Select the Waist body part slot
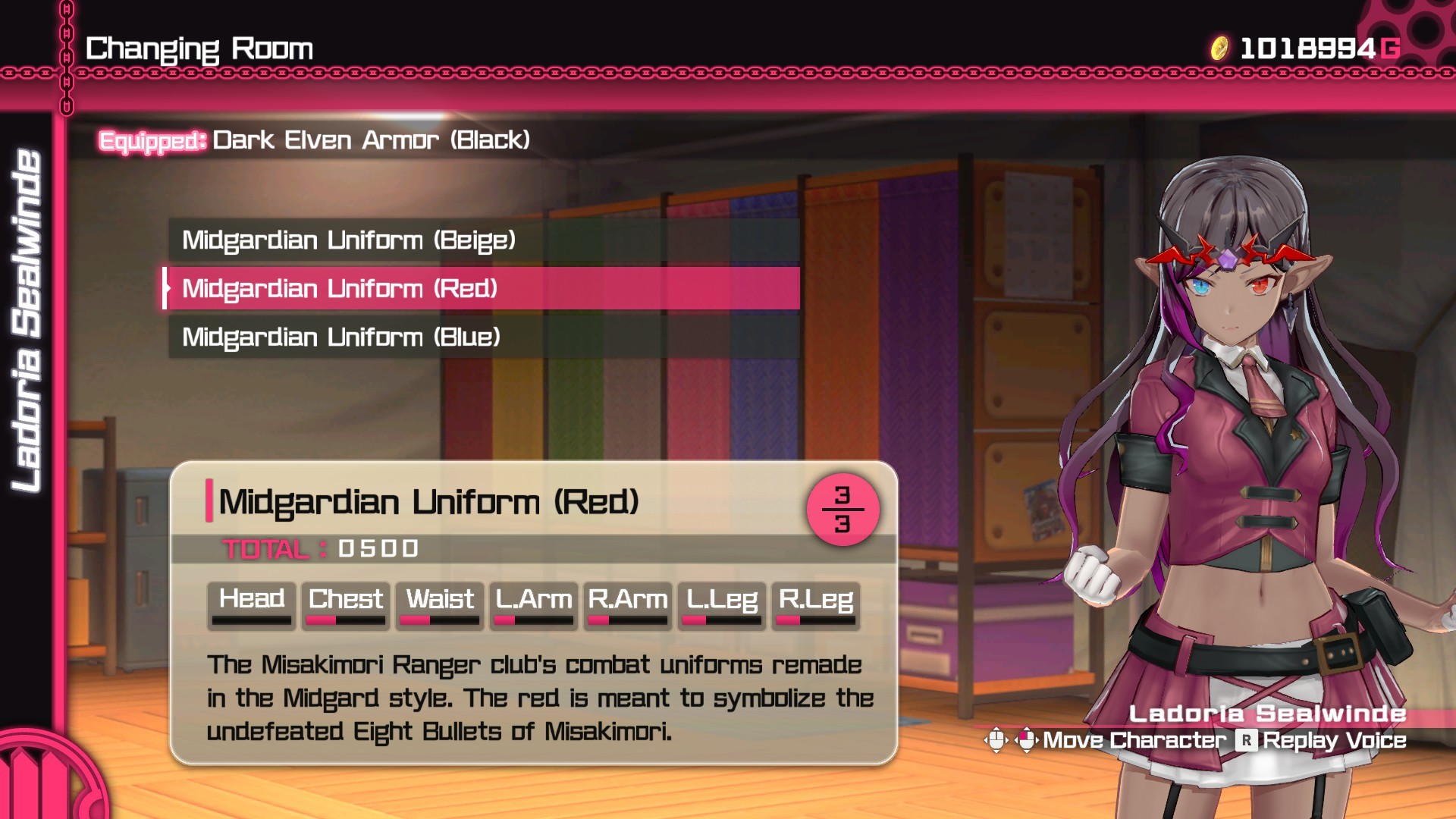Viewport: 1456px width, 819px height. tap(439, 603)
